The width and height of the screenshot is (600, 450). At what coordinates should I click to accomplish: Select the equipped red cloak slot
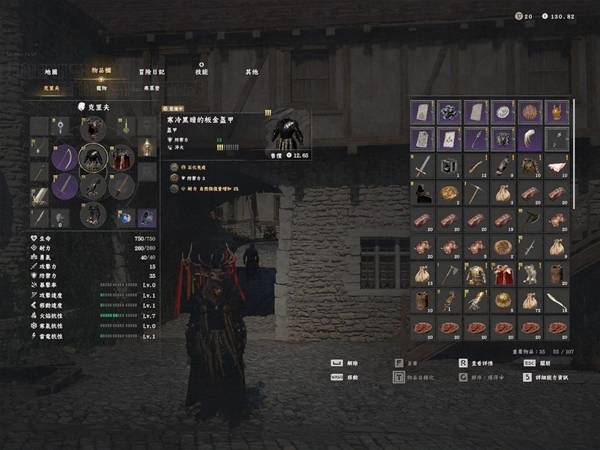120,158
